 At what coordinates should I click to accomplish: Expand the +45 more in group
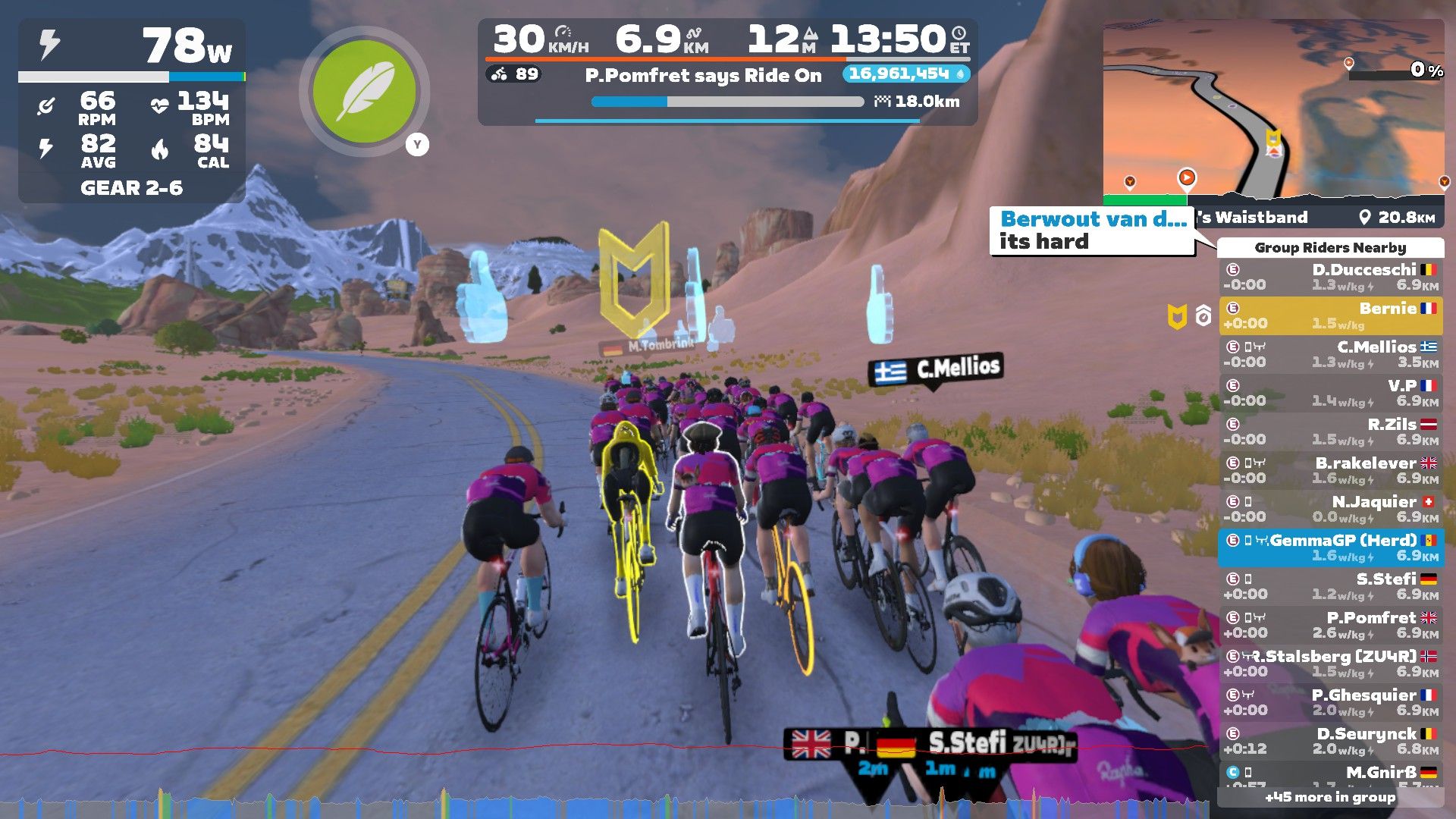point(1329,797)
